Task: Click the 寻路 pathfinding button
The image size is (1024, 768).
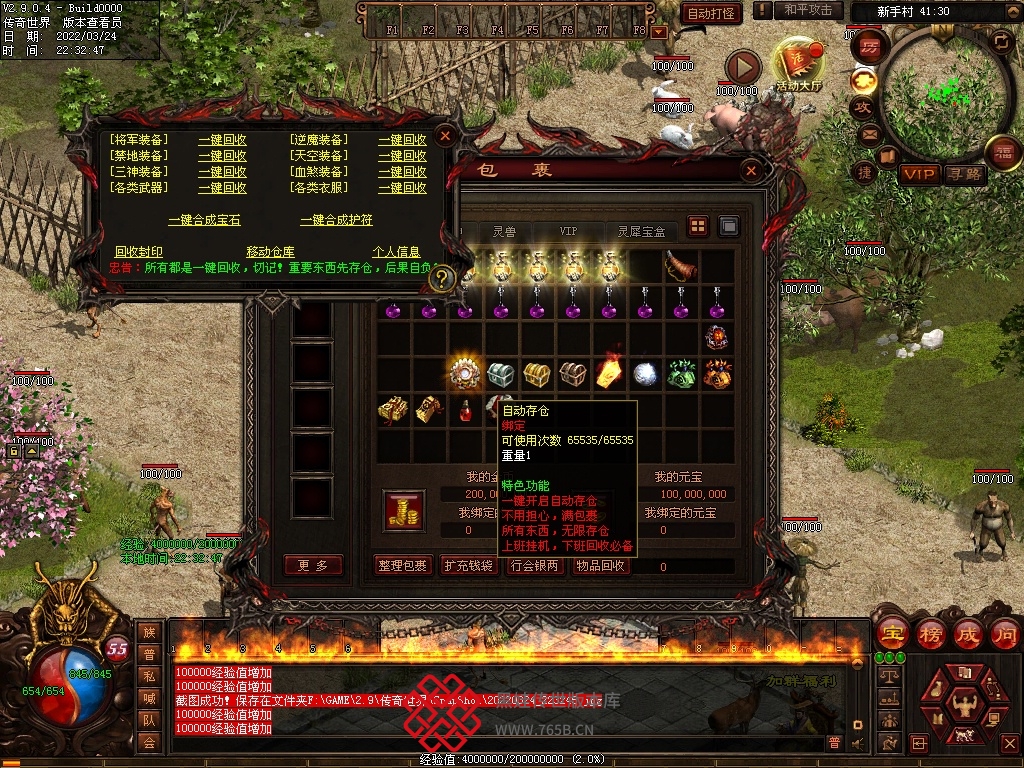Action: tap(965, 174)
